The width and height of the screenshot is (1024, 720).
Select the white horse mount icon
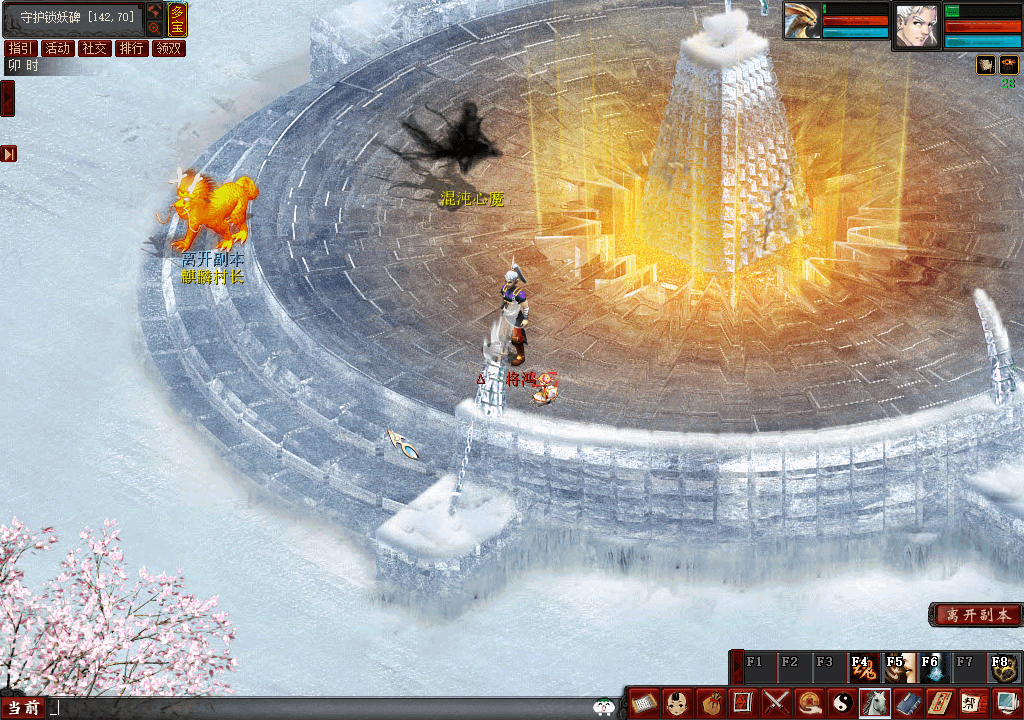pyautogui.click(x=874, y=703)
